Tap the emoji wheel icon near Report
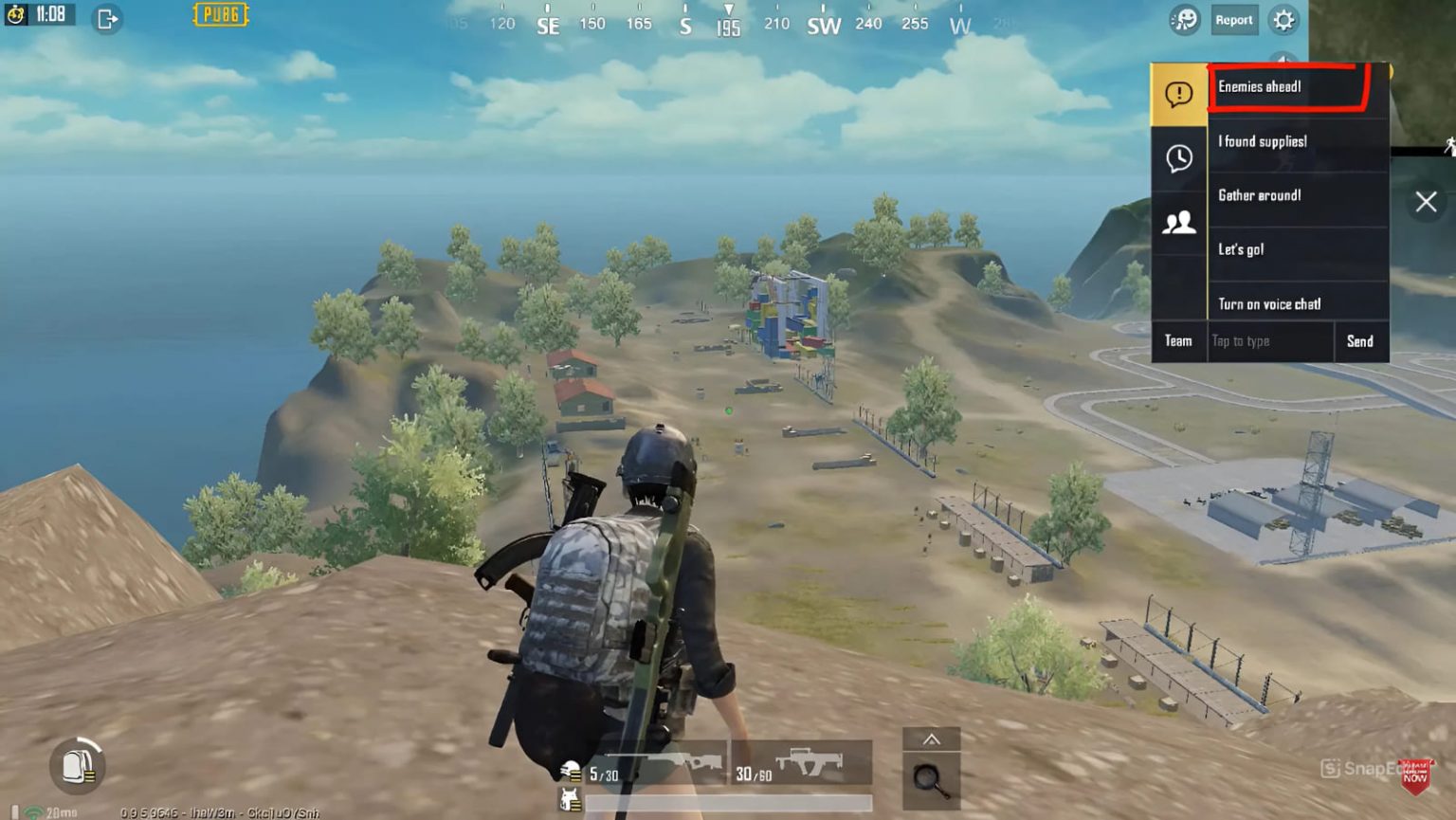 pos(1186,20)
